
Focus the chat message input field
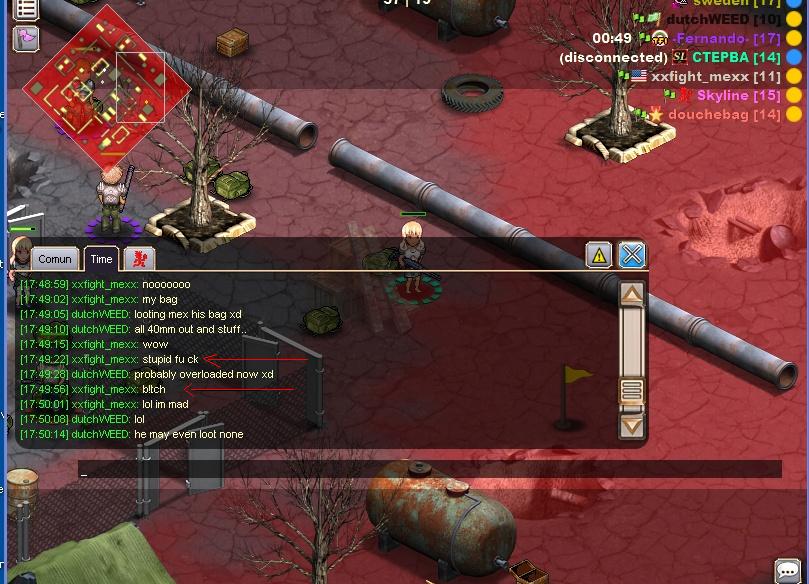(430, 469)
